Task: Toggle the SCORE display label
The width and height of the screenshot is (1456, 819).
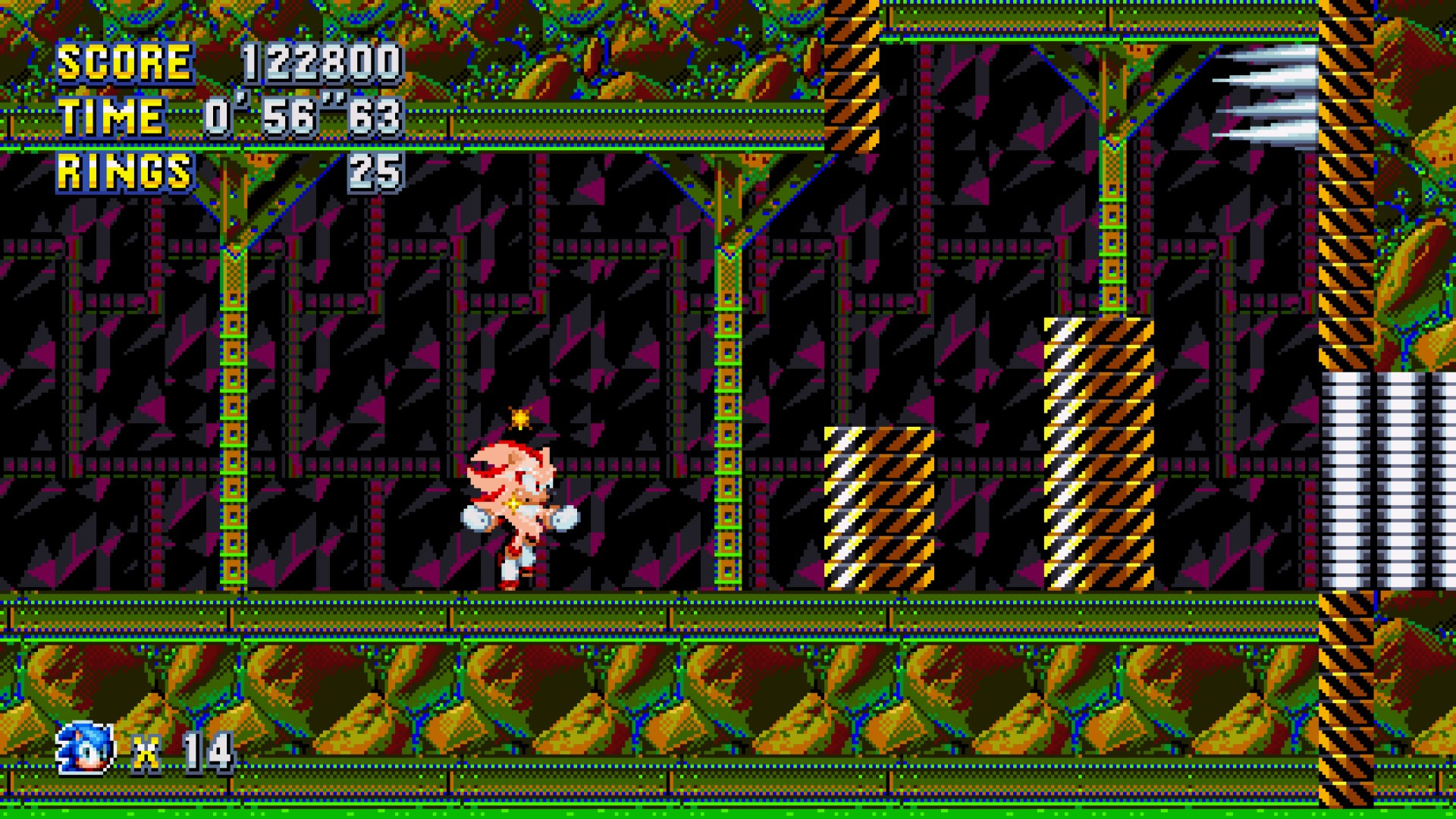Action: point(125,64)
